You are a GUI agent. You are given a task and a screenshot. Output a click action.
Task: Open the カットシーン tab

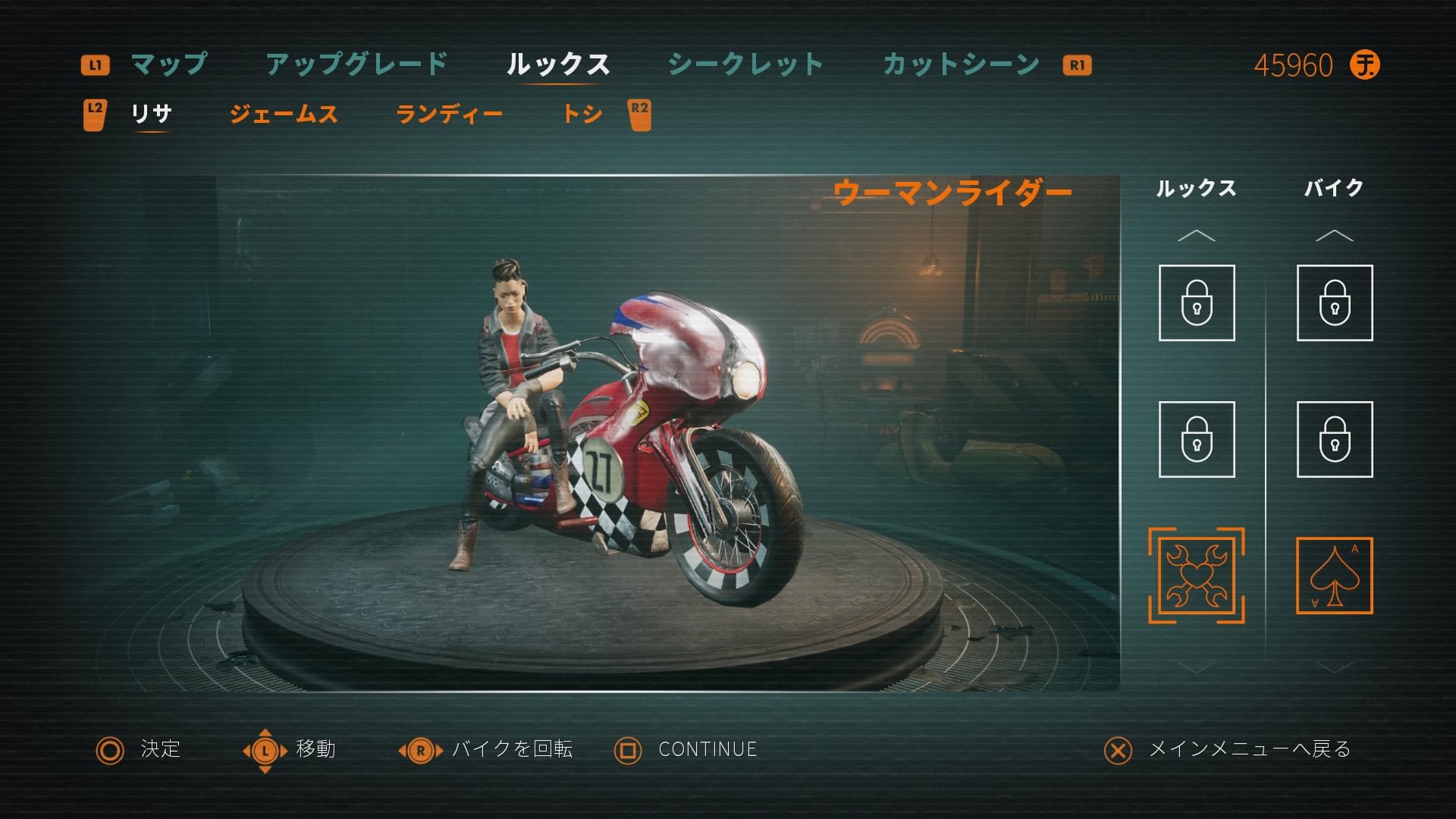click(x=961, y=64)
